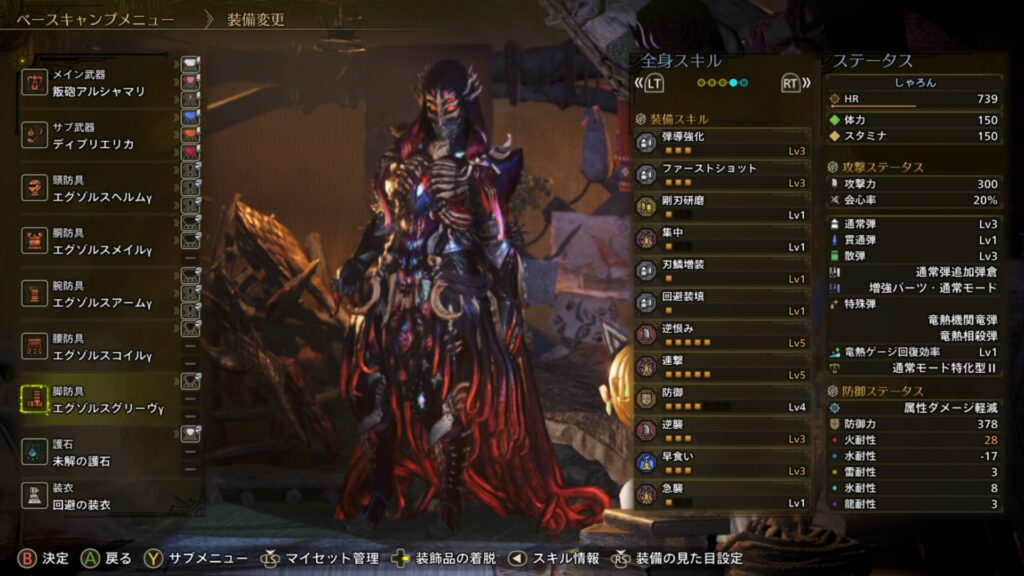Open the 連撃 skill entry
The height and width of the screenshot is (576, 1024).
pos(722,367)
